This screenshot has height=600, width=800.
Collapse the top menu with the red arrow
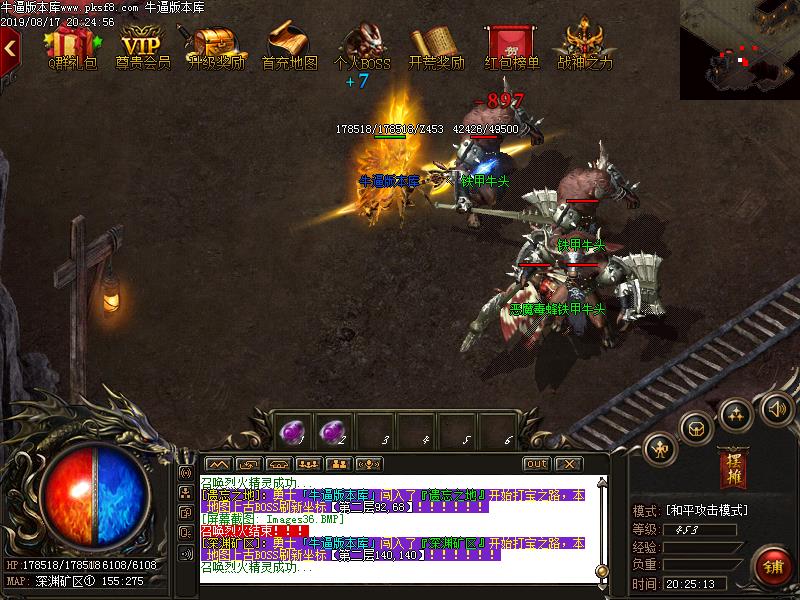(11, 45)
